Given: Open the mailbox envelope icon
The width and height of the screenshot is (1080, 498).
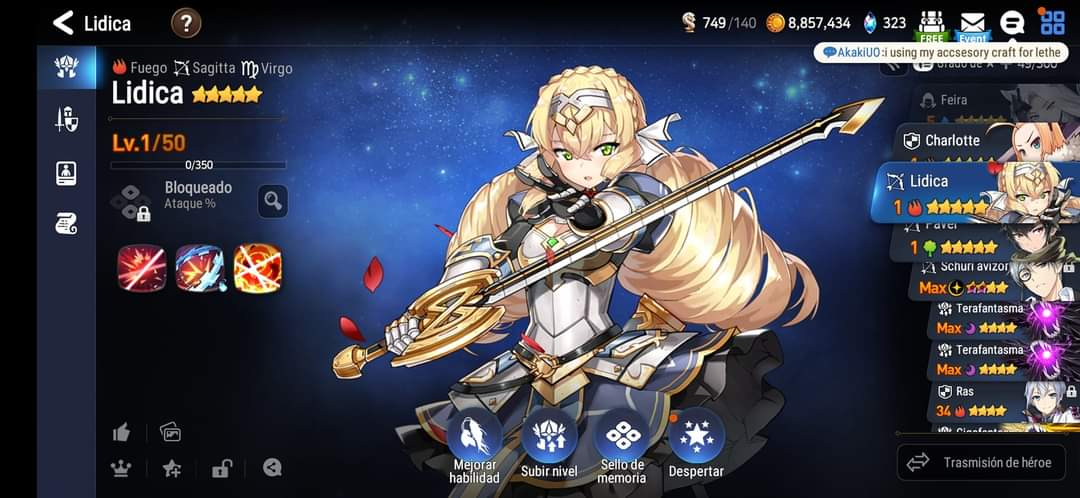Looking at the screenshot, I should tap(972, 22).
